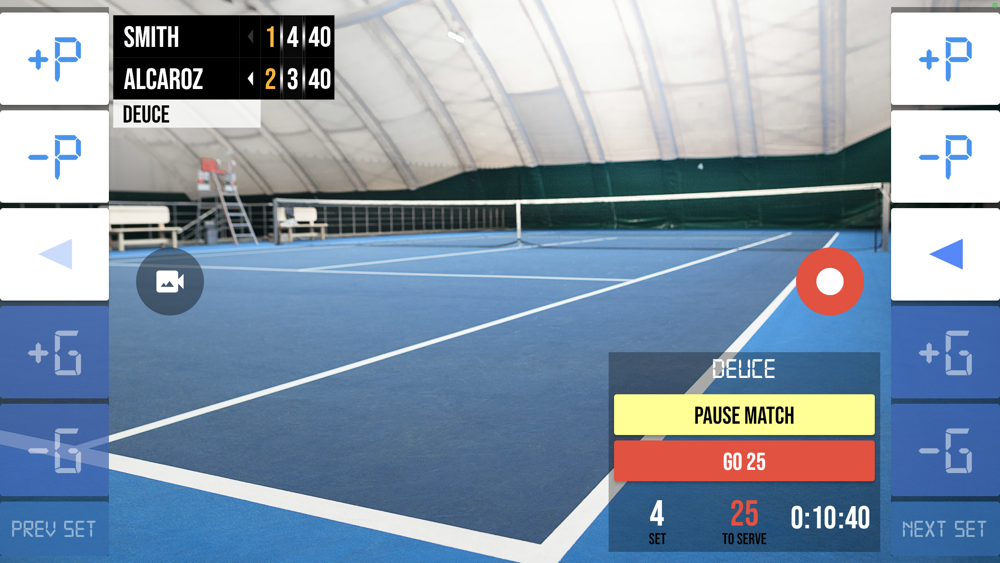Select the solid blue server arrow
This screenshot has height=563, width=1000.
tap(945, 254)
